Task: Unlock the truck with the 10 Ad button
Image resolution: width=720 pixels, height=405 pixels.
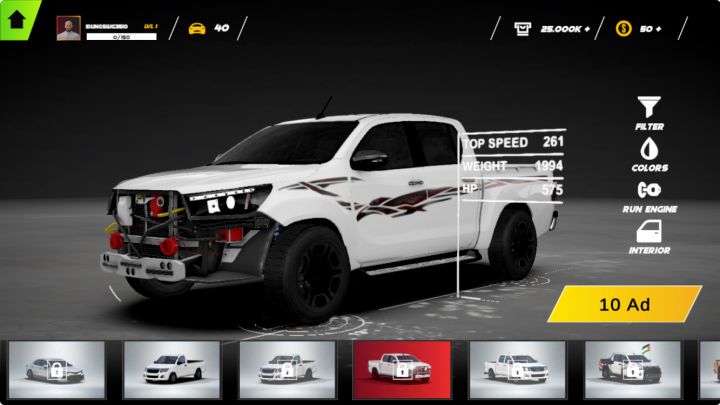Action: tap(625, 304)
